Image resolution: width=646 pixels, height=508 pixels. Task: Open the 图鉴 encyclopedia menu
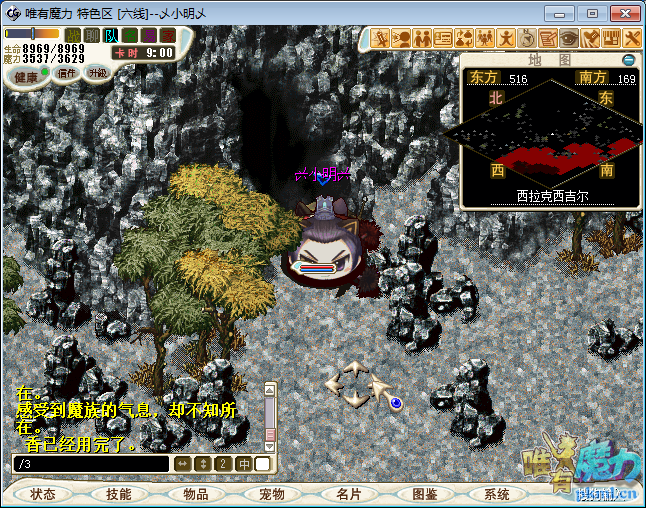click(x=425, y=494)
